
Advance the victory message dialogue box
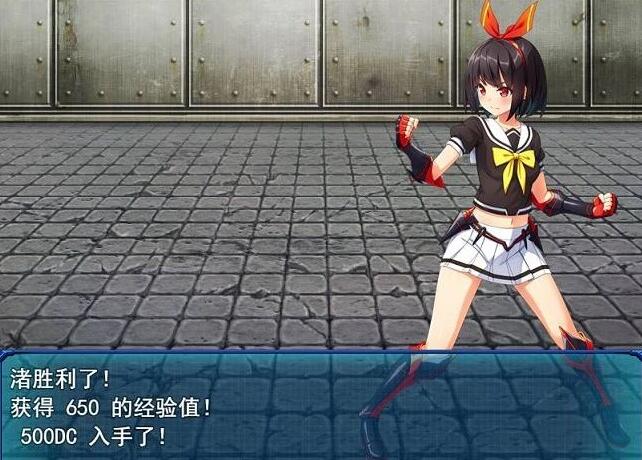pyautogui.click(x=320, y=405)
